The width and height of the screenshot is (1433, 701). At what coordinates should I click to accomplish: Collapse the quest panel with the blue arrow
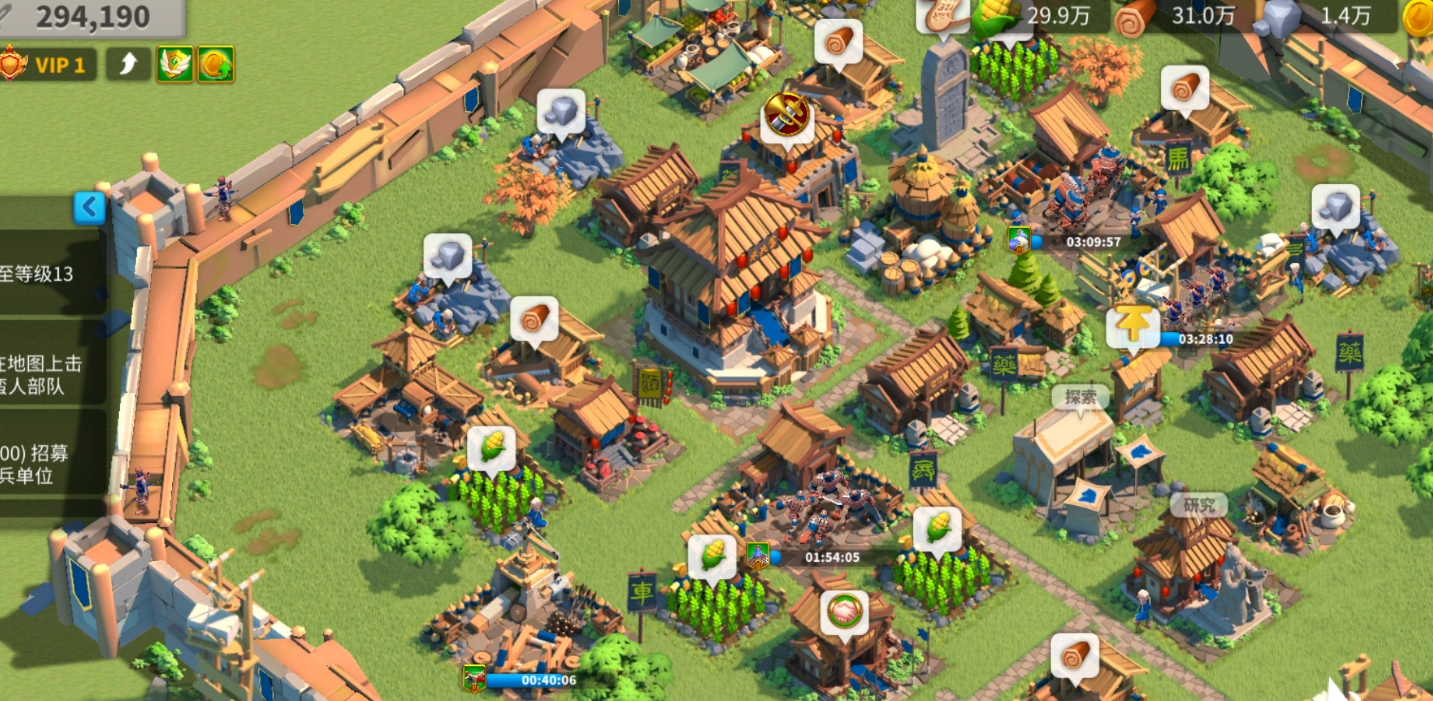click(90, 208)
